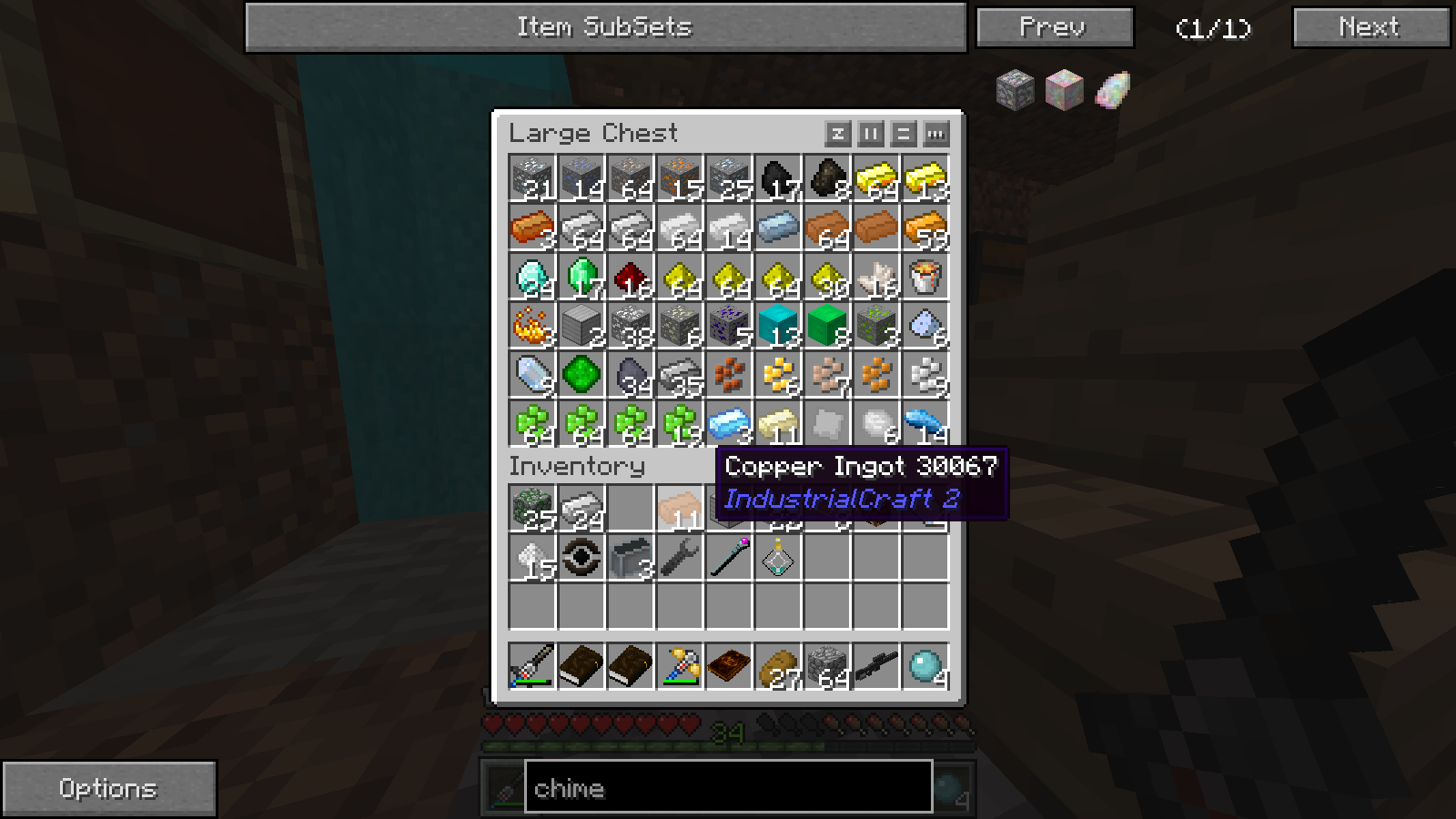Image resolution: width=1456 pixels, height=819 pixels.
Task: Select the mossy cobblestone stack in inventory
Action: click(532, 509)
